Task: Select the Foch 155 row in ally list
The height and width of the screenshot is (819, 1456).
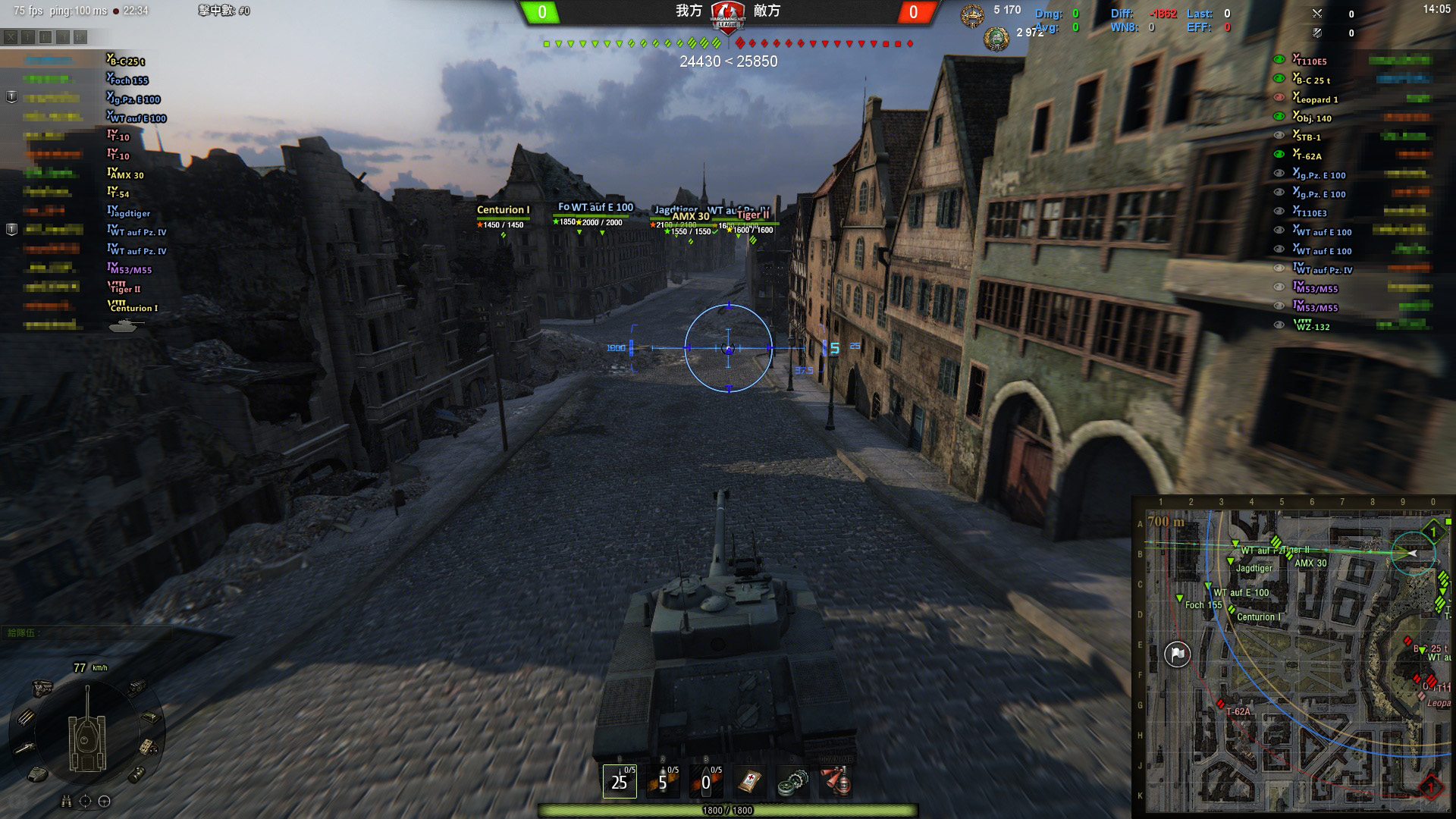Action: click(127, 80)
